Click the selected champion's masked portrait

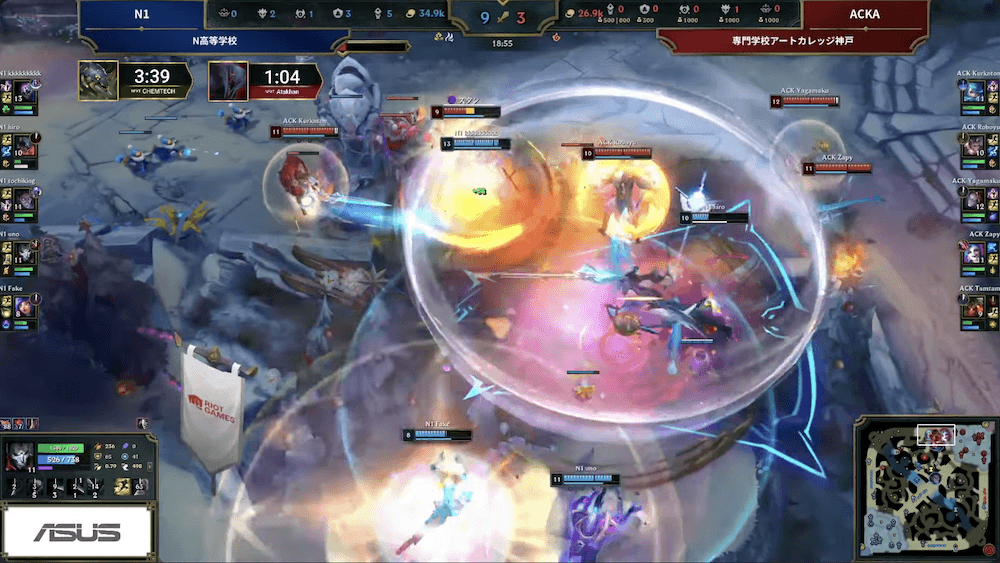pos(19,456)
